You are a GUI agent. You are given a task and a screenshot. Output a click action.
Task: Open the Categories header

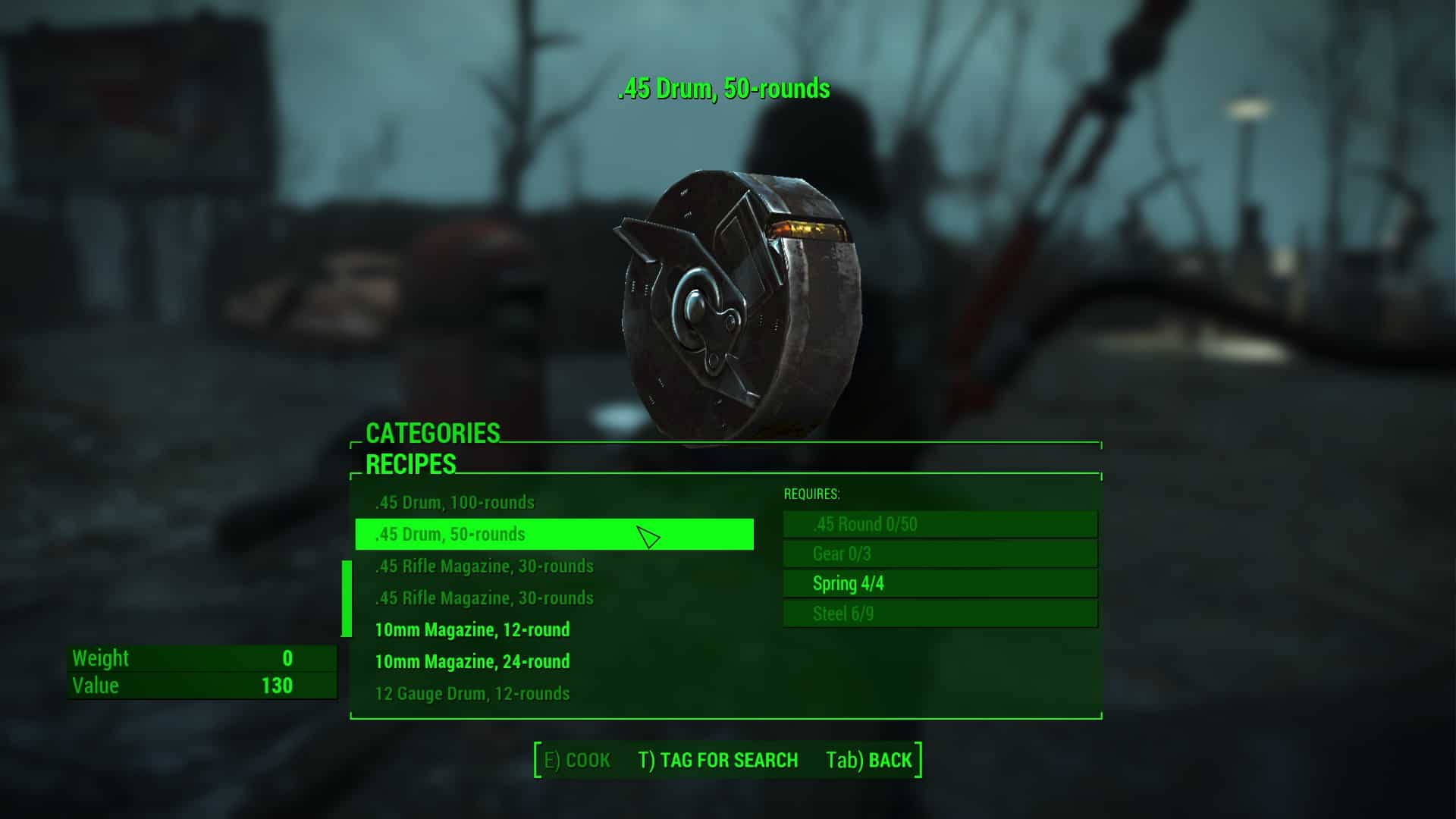tap(432, 433)
